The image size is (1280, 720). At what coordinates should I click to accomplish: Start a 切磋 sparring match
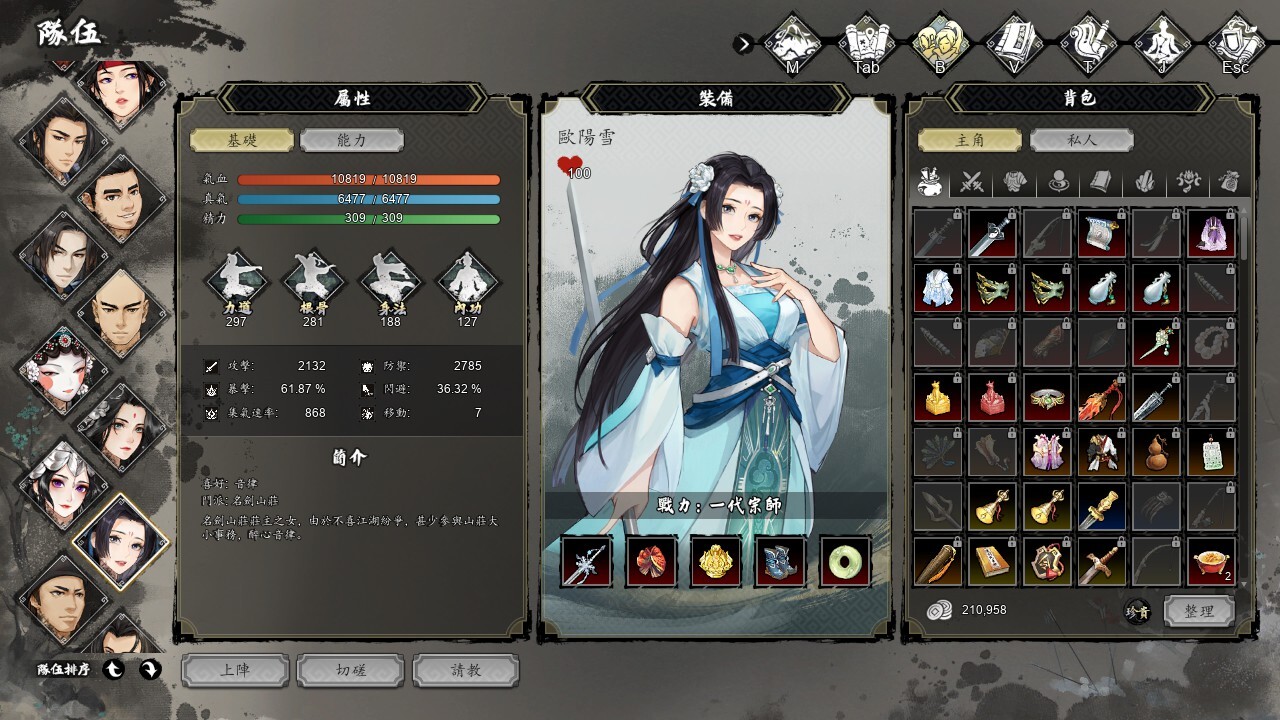coord(351,670)
